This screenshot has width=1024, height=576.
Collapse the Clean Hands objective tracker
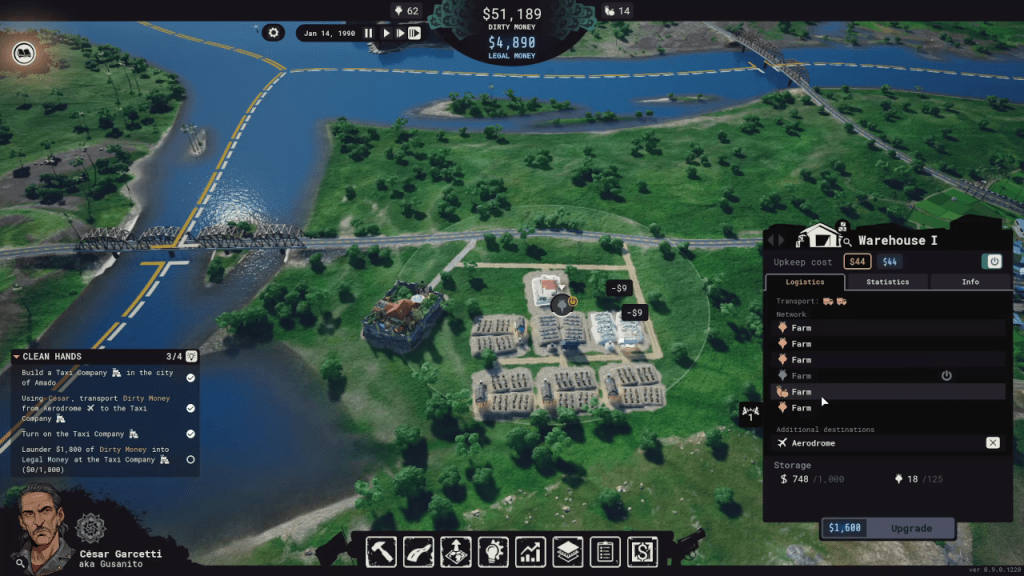(x=17, y=356)
